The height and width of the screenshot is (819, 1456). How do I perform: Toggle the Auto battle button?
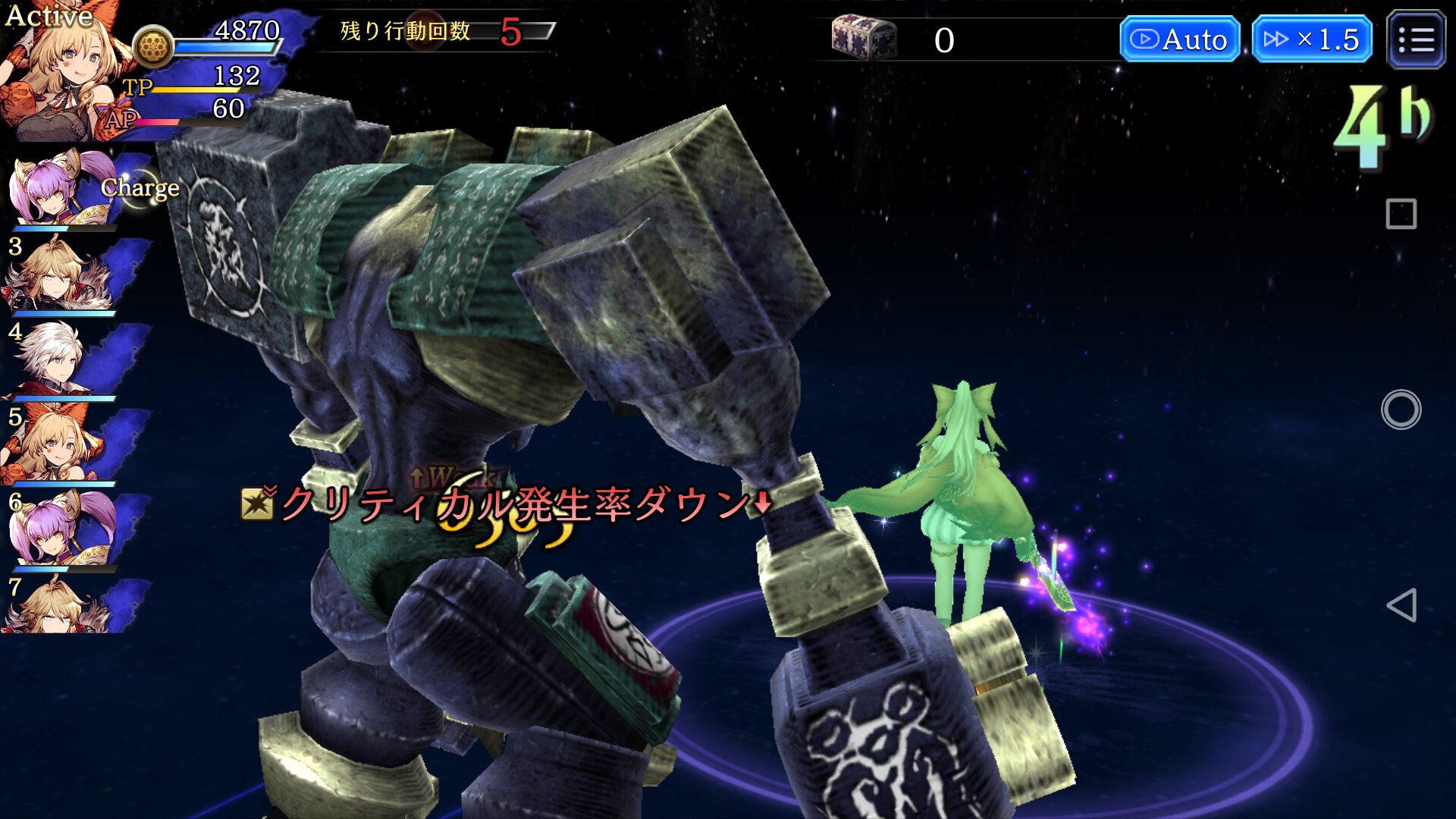click(1179, 39)
